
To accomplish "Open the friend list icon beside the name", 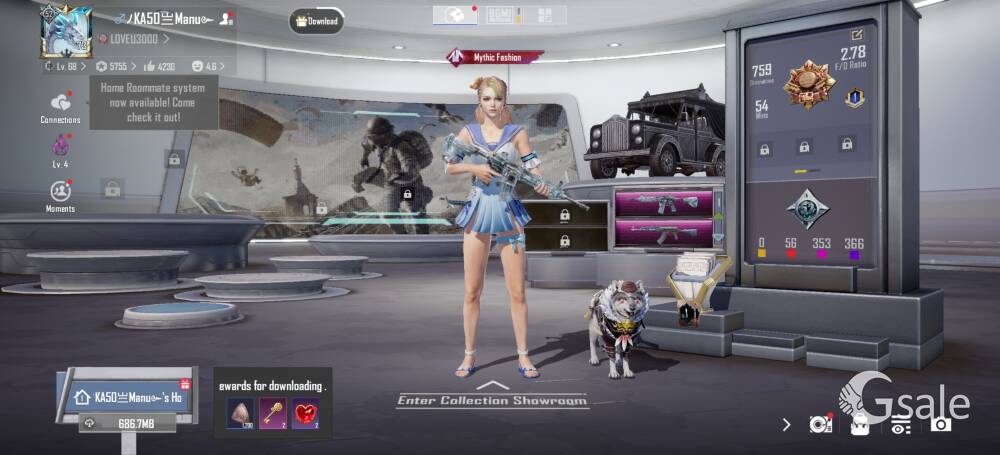I will point(227,18).
